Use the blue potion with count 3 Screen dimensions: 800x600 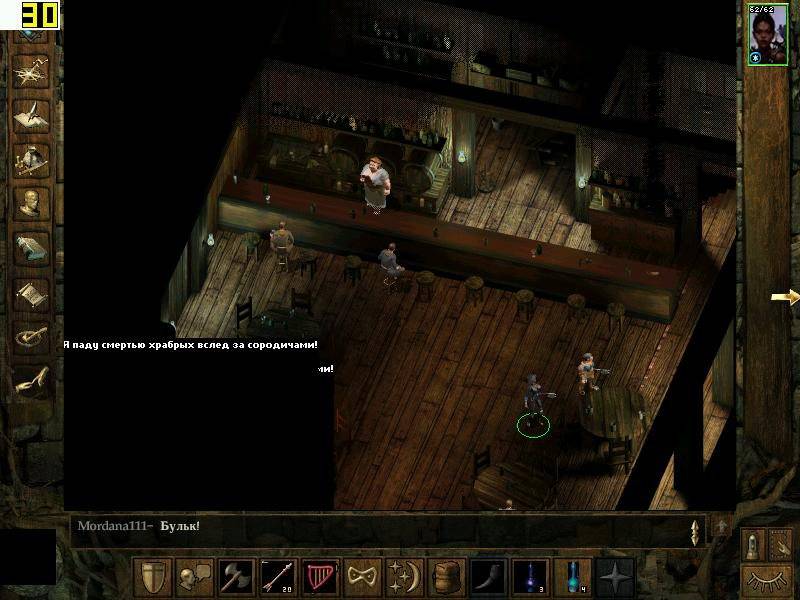point(531,577)
